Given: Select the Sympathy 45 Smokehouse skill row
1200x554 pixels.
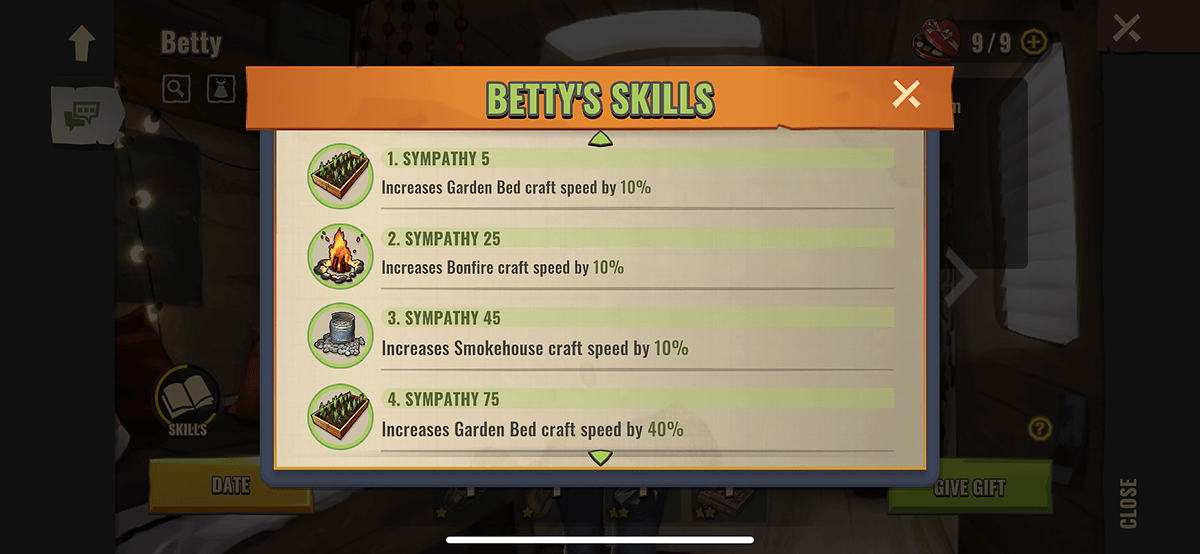Looking at the screenshot, I should coord(600,336).
